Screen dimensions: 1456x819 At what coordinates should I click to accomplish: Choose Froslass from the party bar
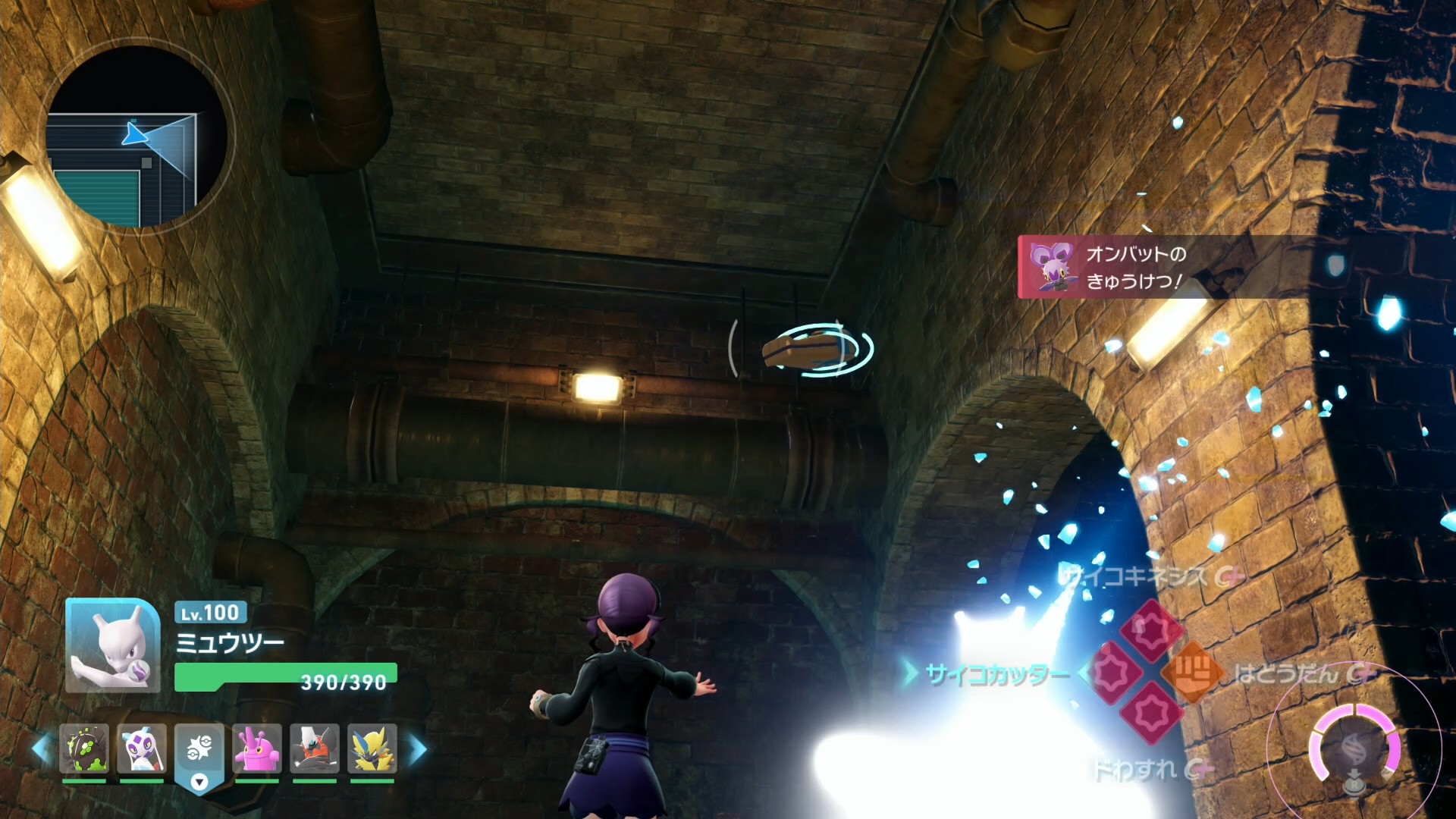(142, 748)
